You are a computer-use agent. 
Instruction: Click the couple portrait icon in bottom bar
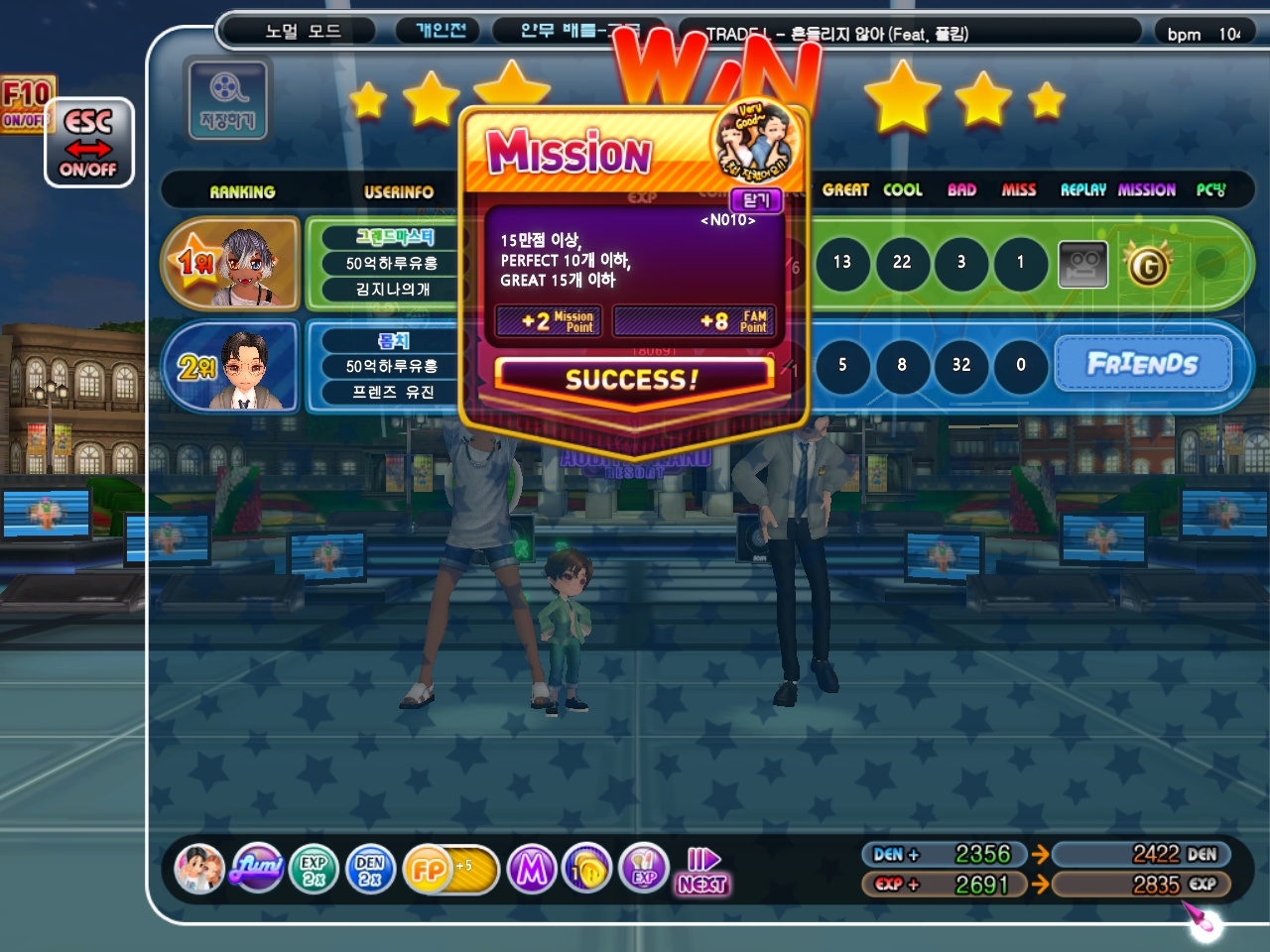(198, 870)
